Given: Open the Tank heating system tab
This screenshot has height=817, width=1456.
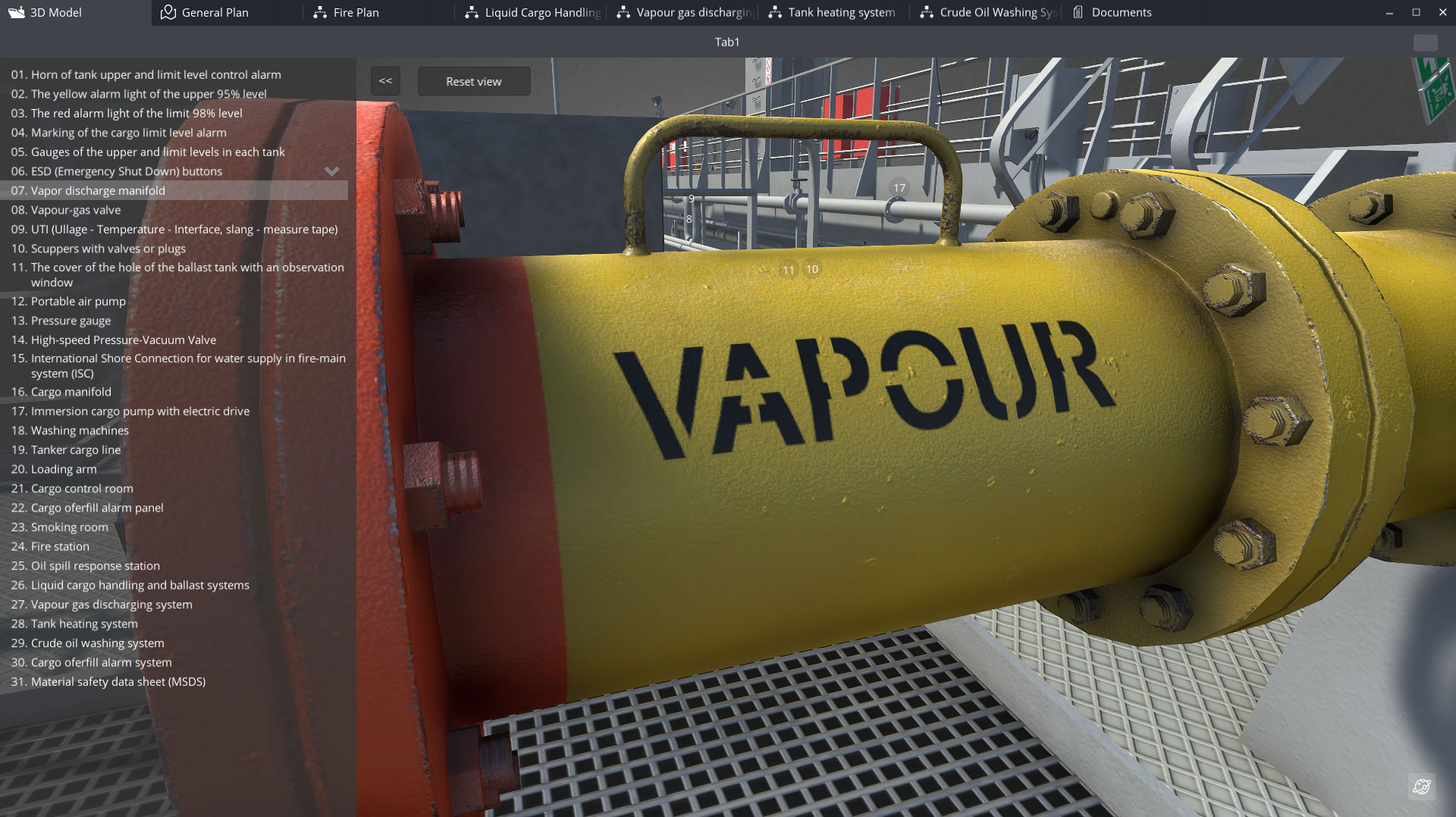Looking at the screenshot, I should (840, 13).
